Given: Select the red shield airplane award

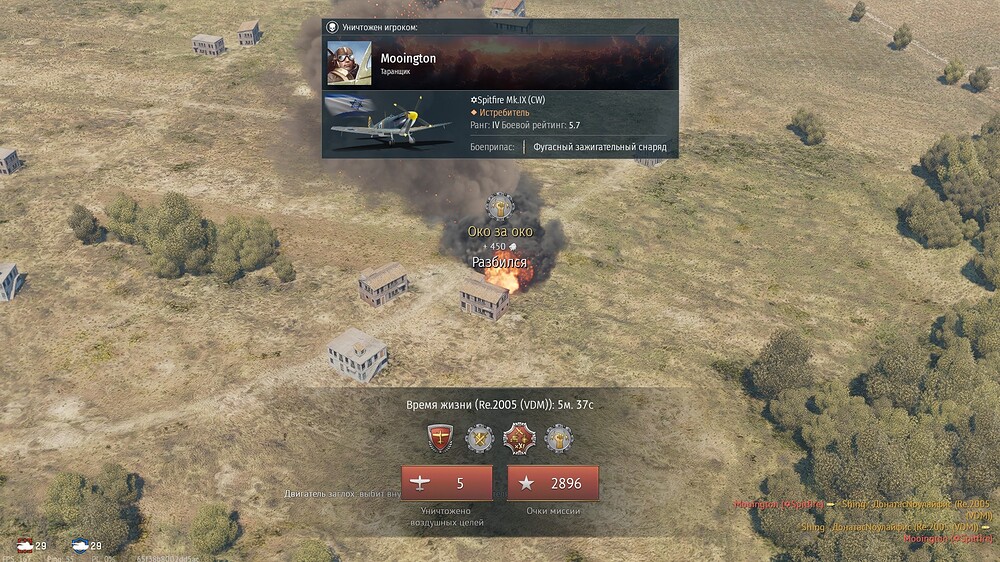Looking at the screenshot, I should pyautogui.click(x=441, y=438).
